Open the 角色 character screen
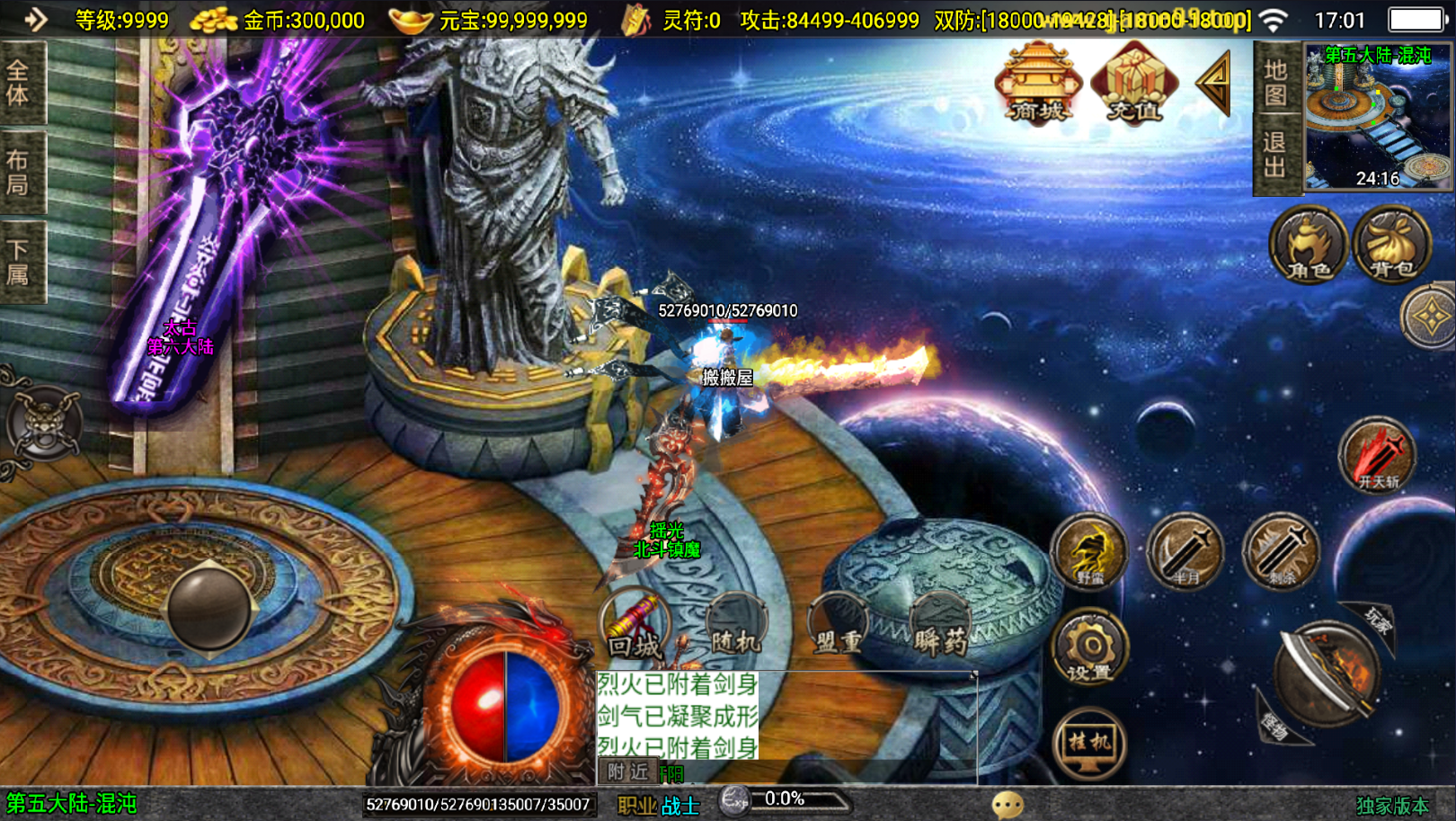 [x=1308, y=245]
